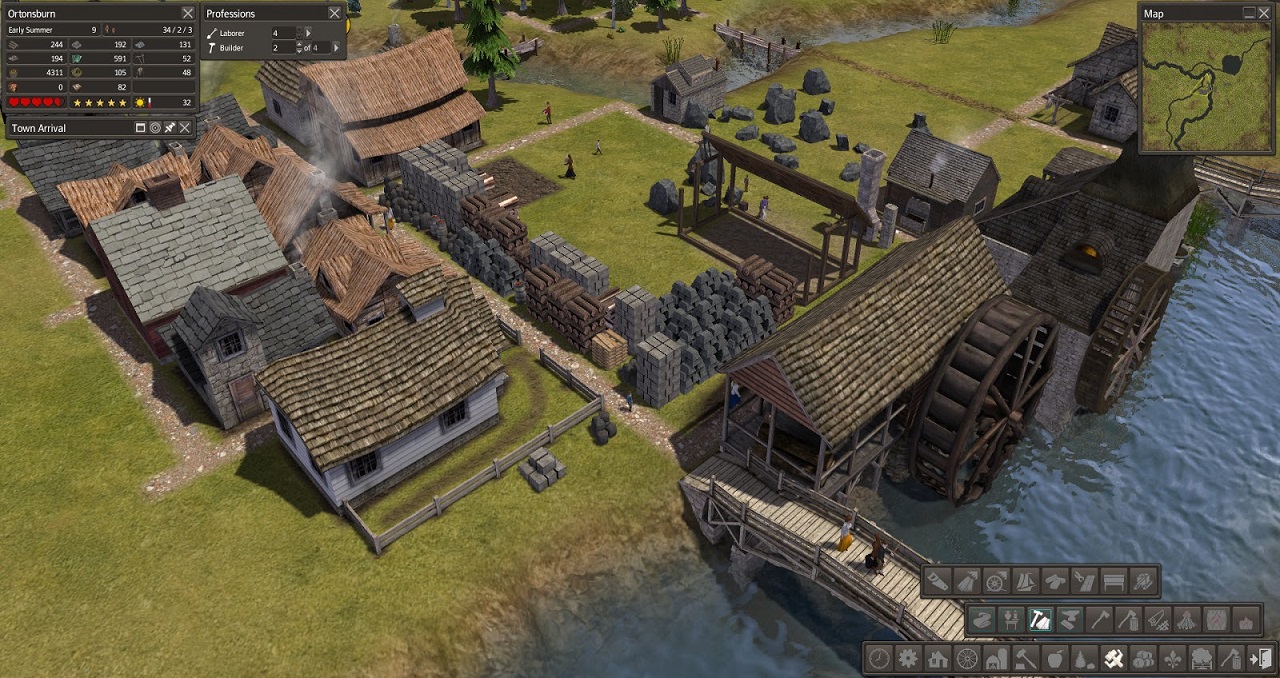
Task: Pin the Town Arrival notification
Action: pos(170,128)
